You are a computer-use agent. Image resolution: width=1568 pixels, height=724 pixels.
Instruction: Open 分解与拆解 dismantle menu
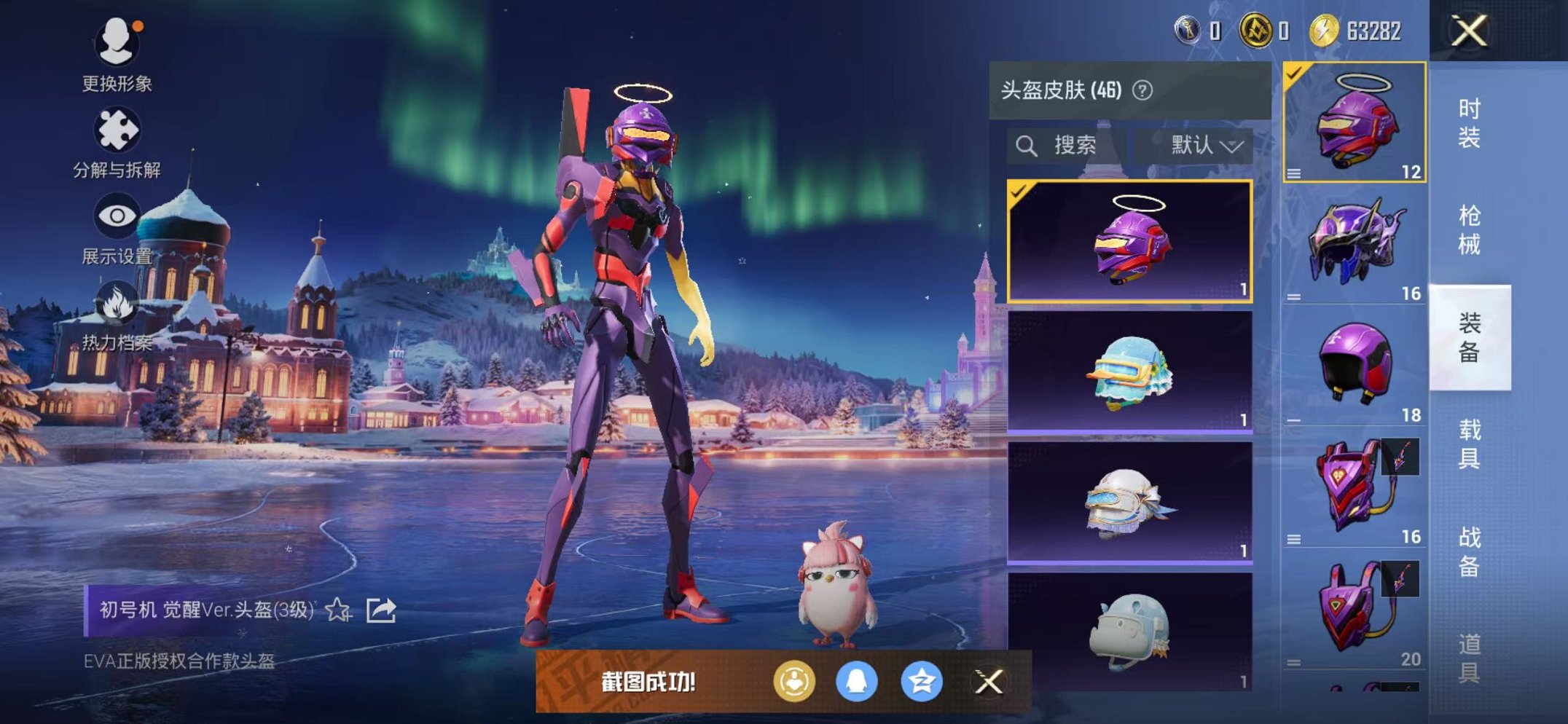click(x=117, y=142)
